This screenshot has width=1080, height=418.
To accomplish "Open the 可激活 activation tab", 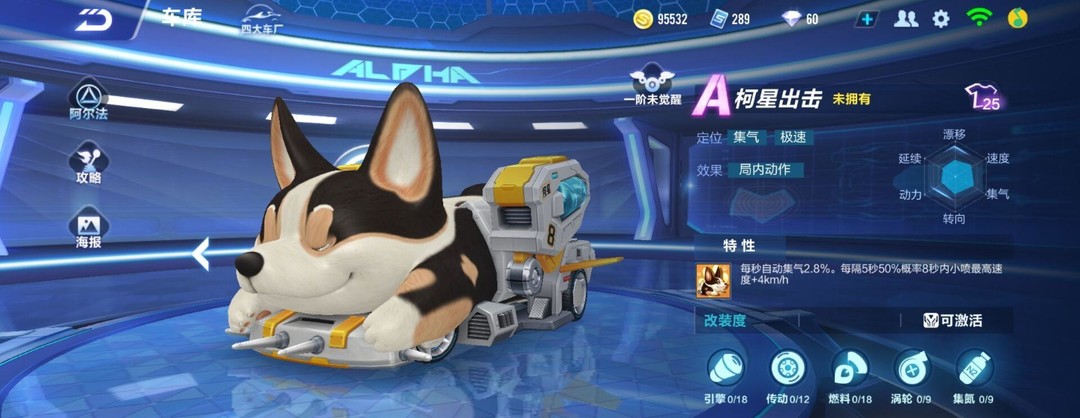I will [952, 321].
